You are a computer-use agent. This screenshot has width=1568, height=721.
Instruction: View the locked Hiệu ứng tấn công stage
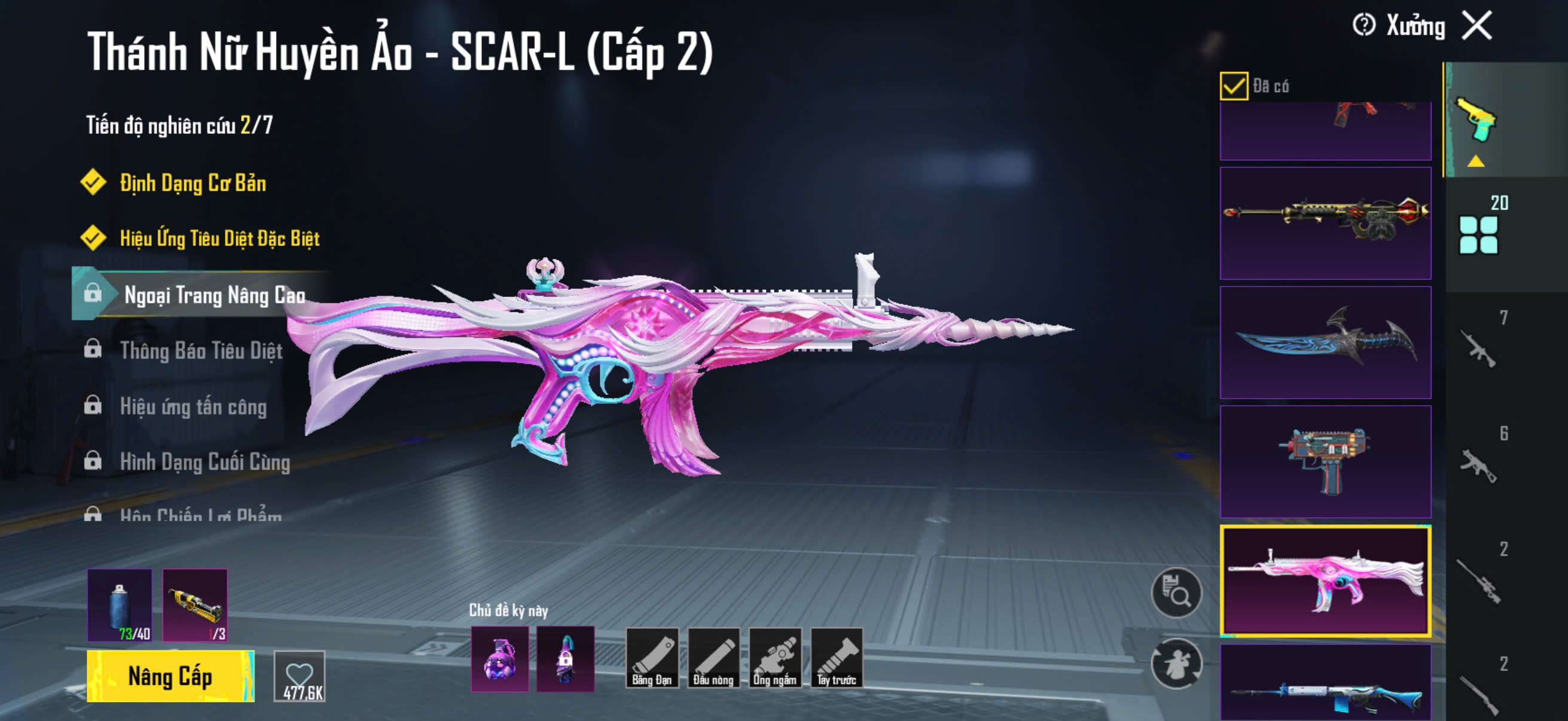[x=193, y=406]
